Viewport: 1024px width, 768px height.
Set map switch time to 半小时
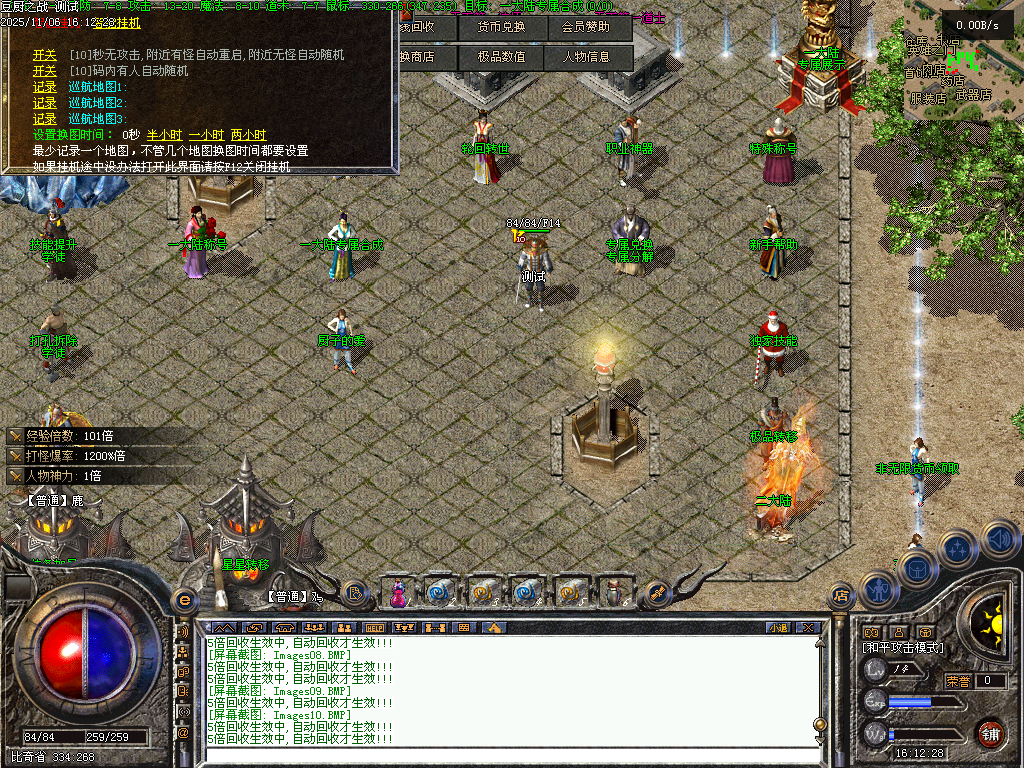pyautogui.click(x=163, y=134)
